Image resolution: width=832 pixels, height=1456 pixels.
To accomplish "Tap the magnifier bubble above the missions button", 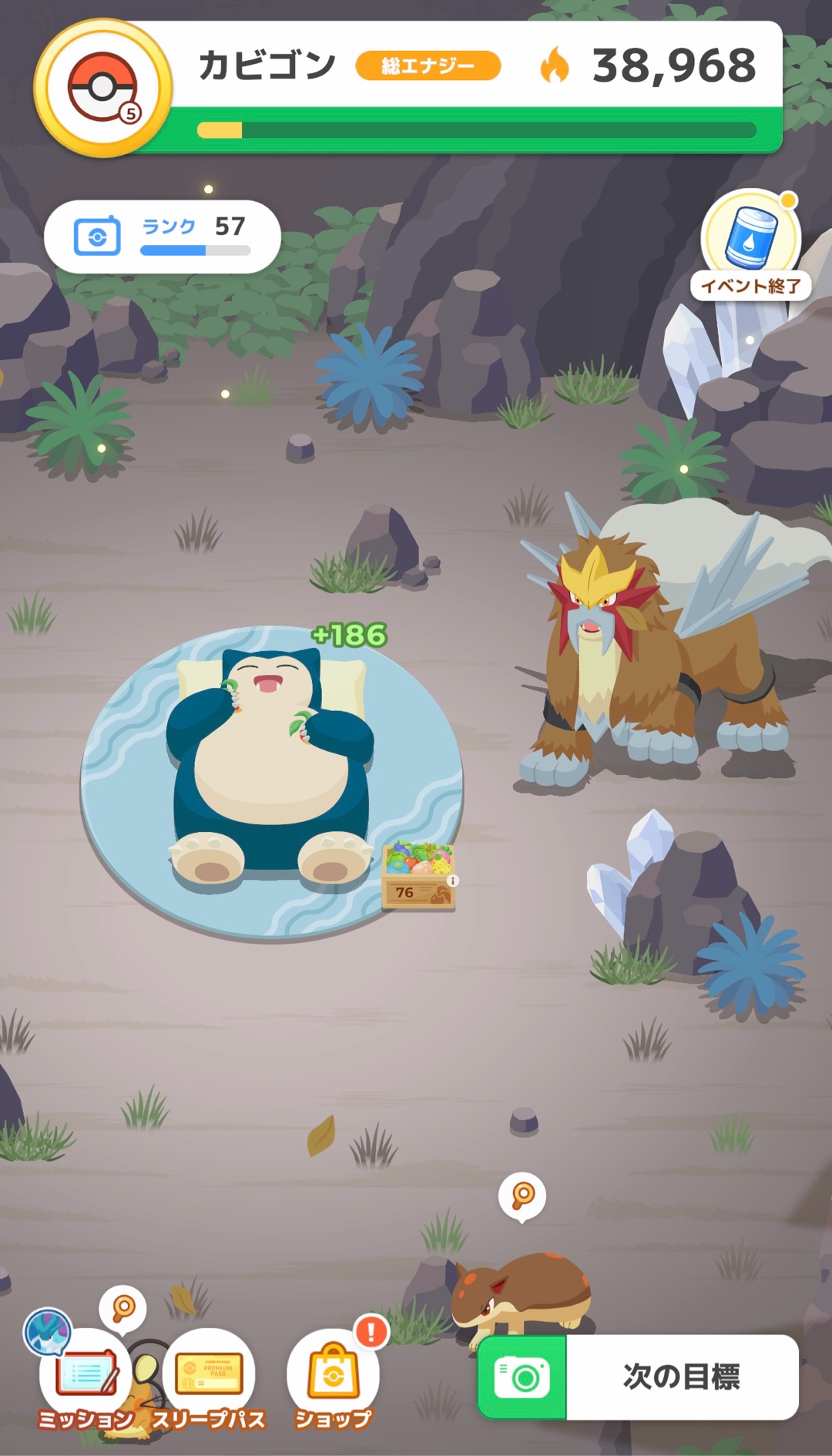I will pyautogui.click(x=123, y=1308).
